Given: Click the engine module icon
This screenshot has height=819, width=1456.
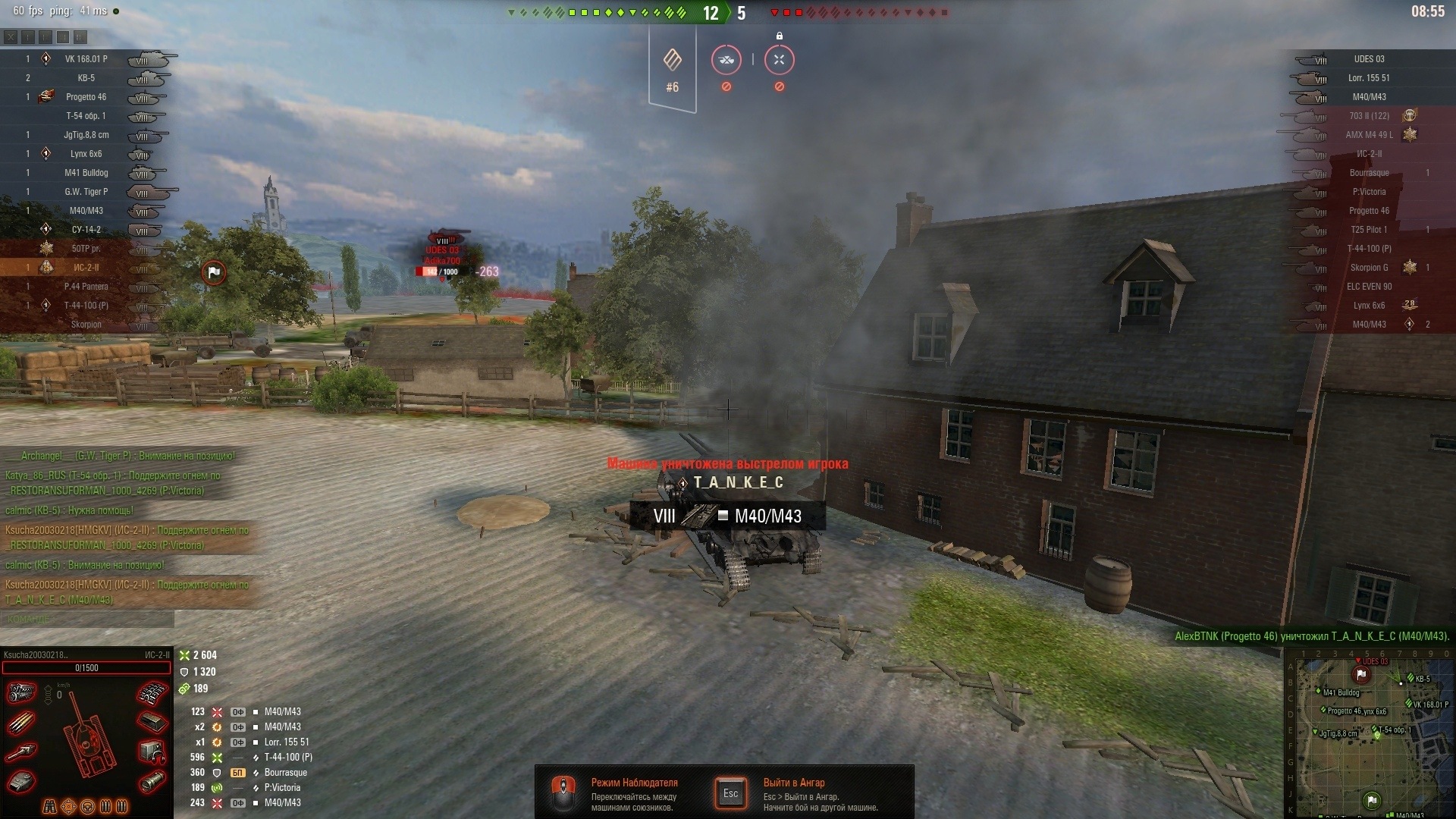Looking at the screenshot, I should point(22,693).
